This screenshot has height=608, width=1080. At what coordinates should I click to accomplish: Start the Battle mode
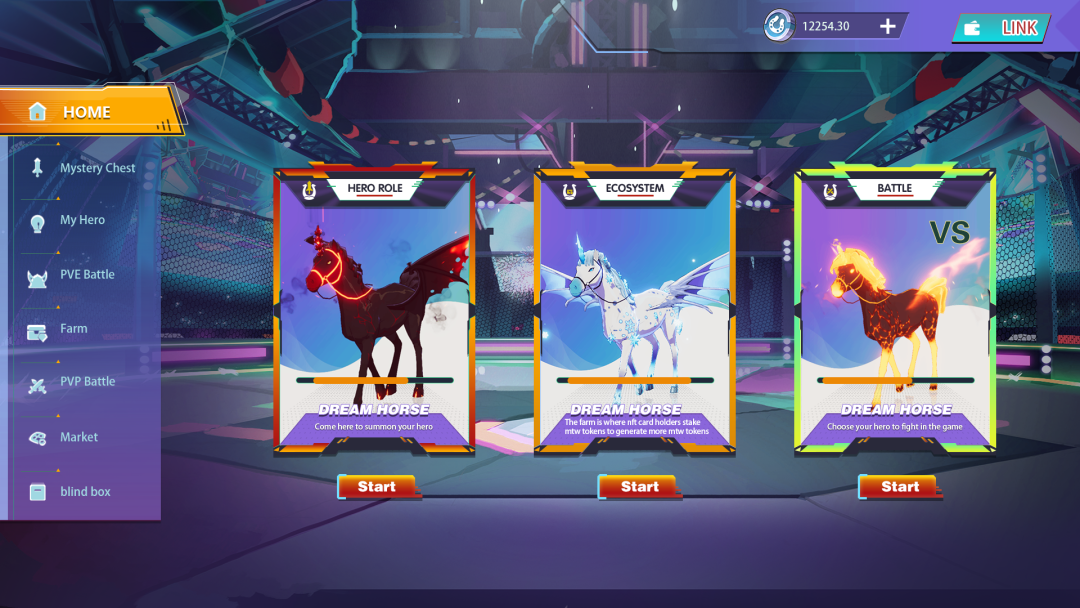point(899,487)
